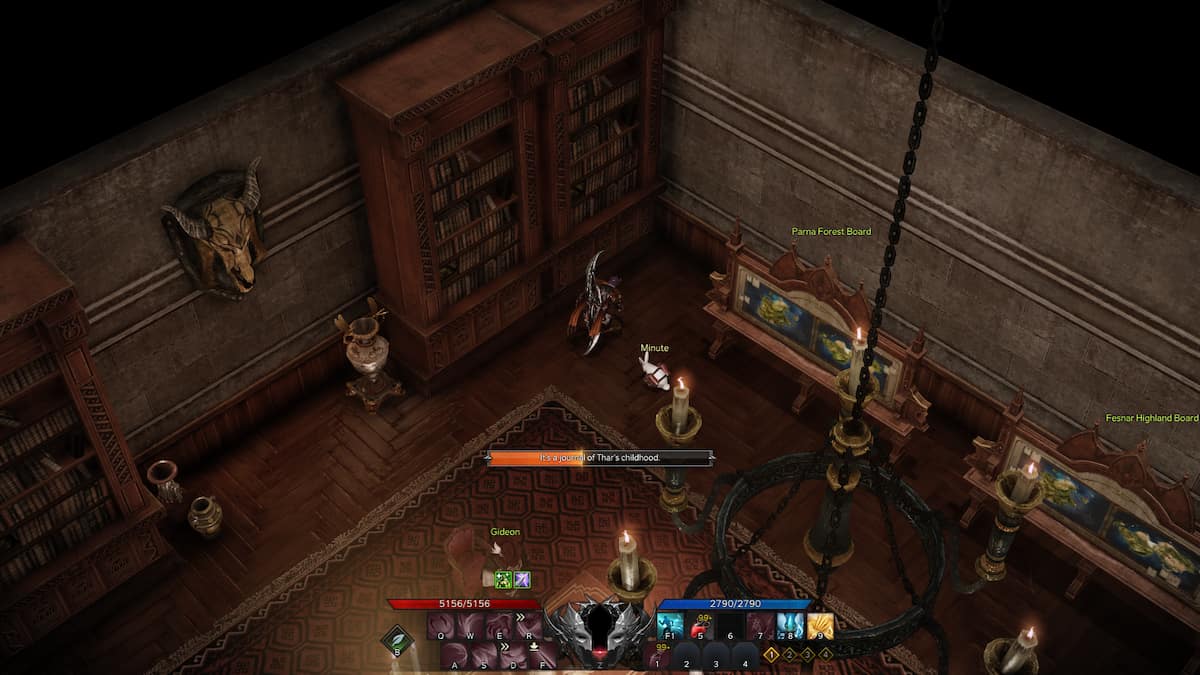Use the D skill with double arrows
This screenshot has height=675, width=1200.
click(x=513, y=656)
